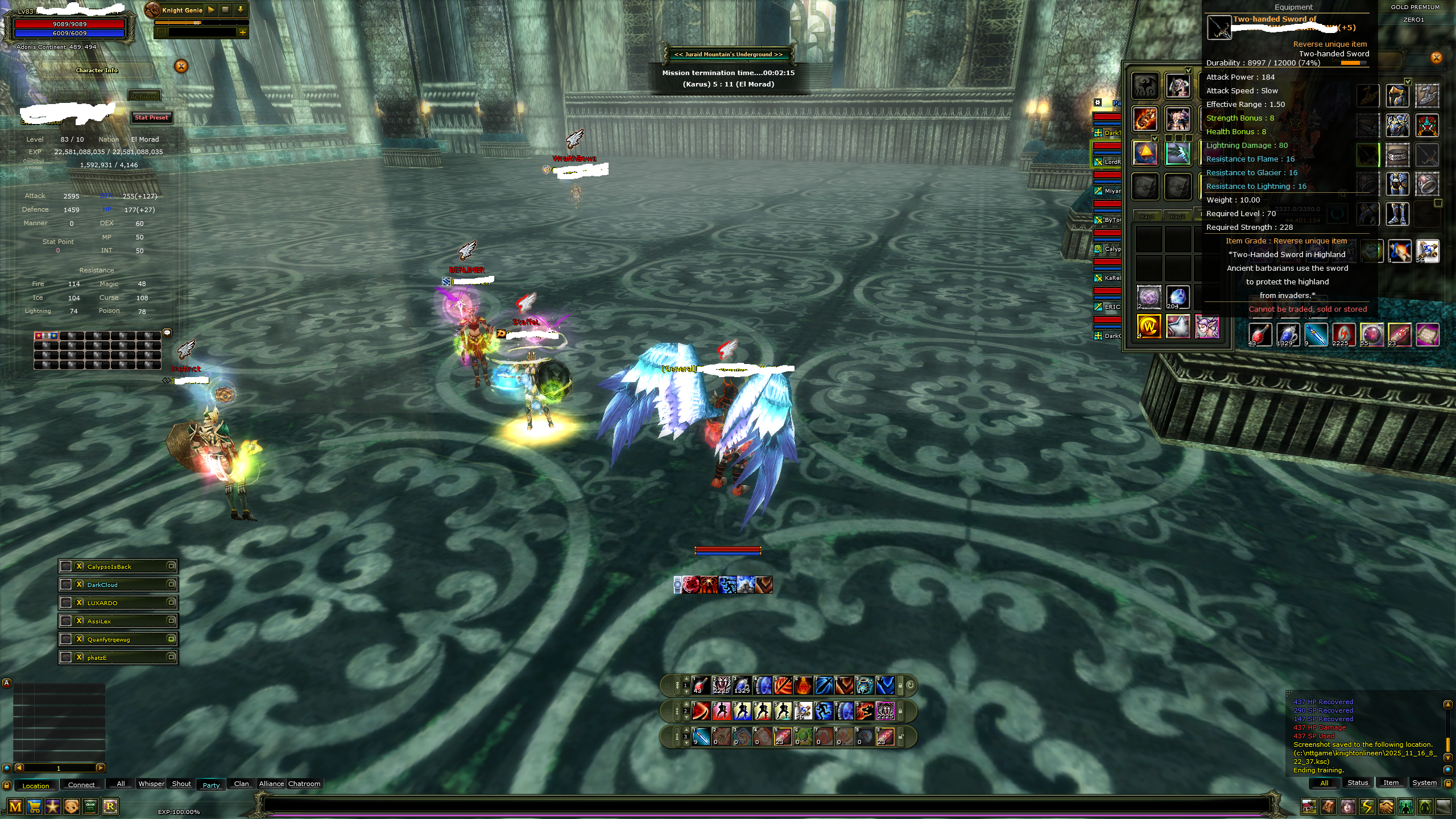This screenshot has width=1456, height=819.
Task: Open the Power-Up Store shopping cart icon
Action: [34, 806]
